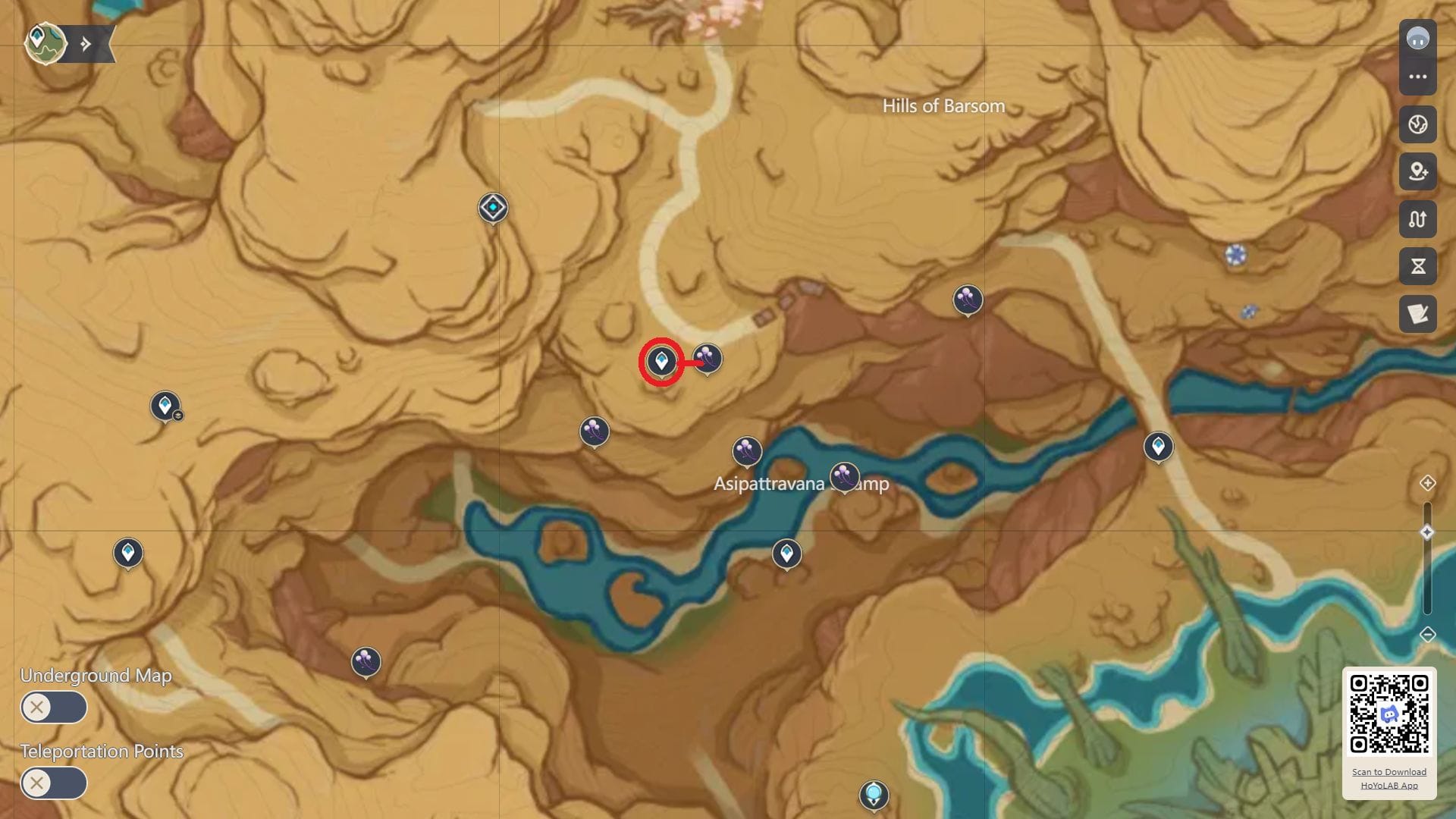Screen dimensions: 1456x819
Task: Toggle the Teleportation Points switch
Action: point(52,783)
